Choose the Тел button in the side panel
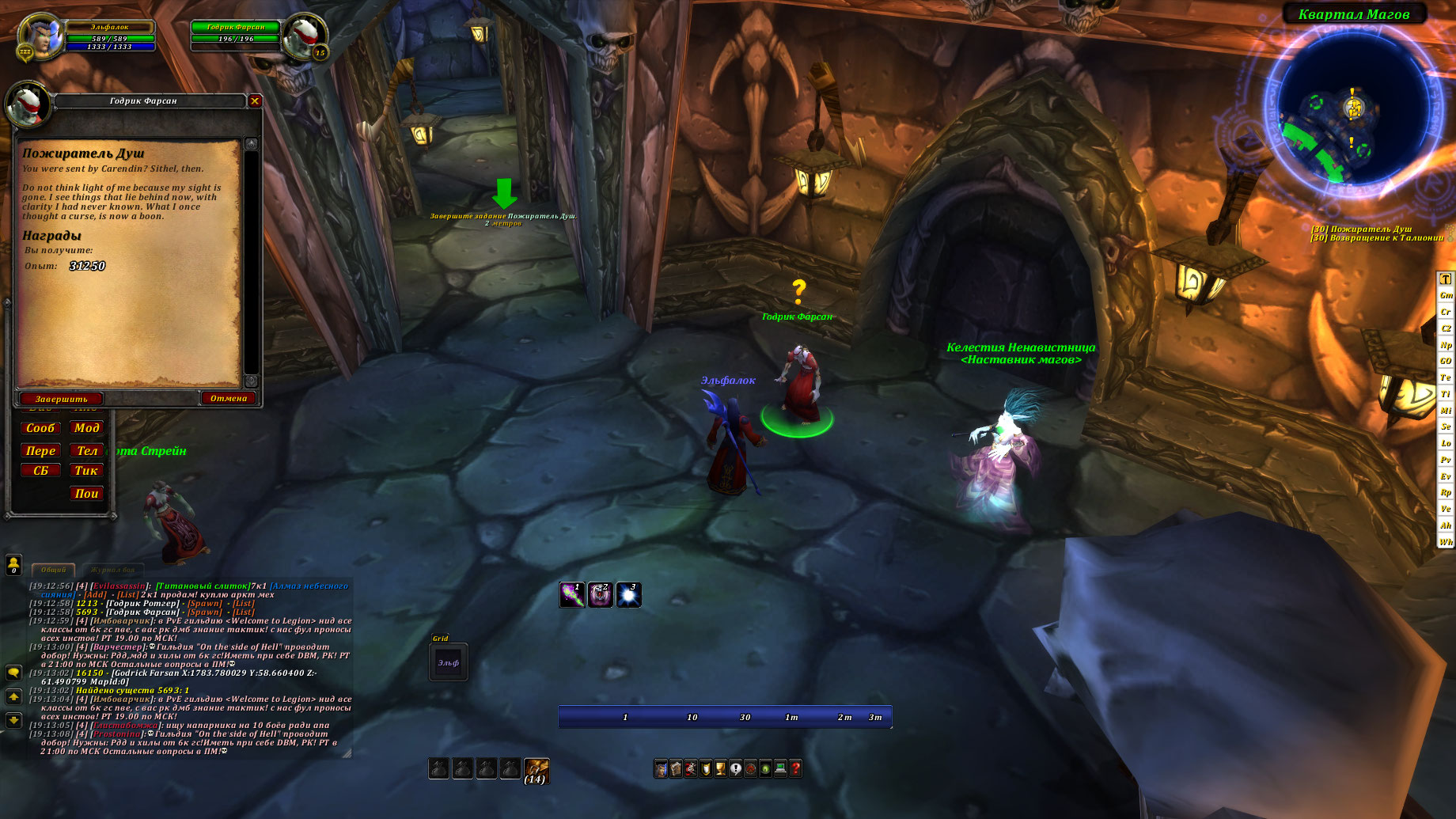The width and height of the screenshot is (1456, 819). click(x=86, y=451)
